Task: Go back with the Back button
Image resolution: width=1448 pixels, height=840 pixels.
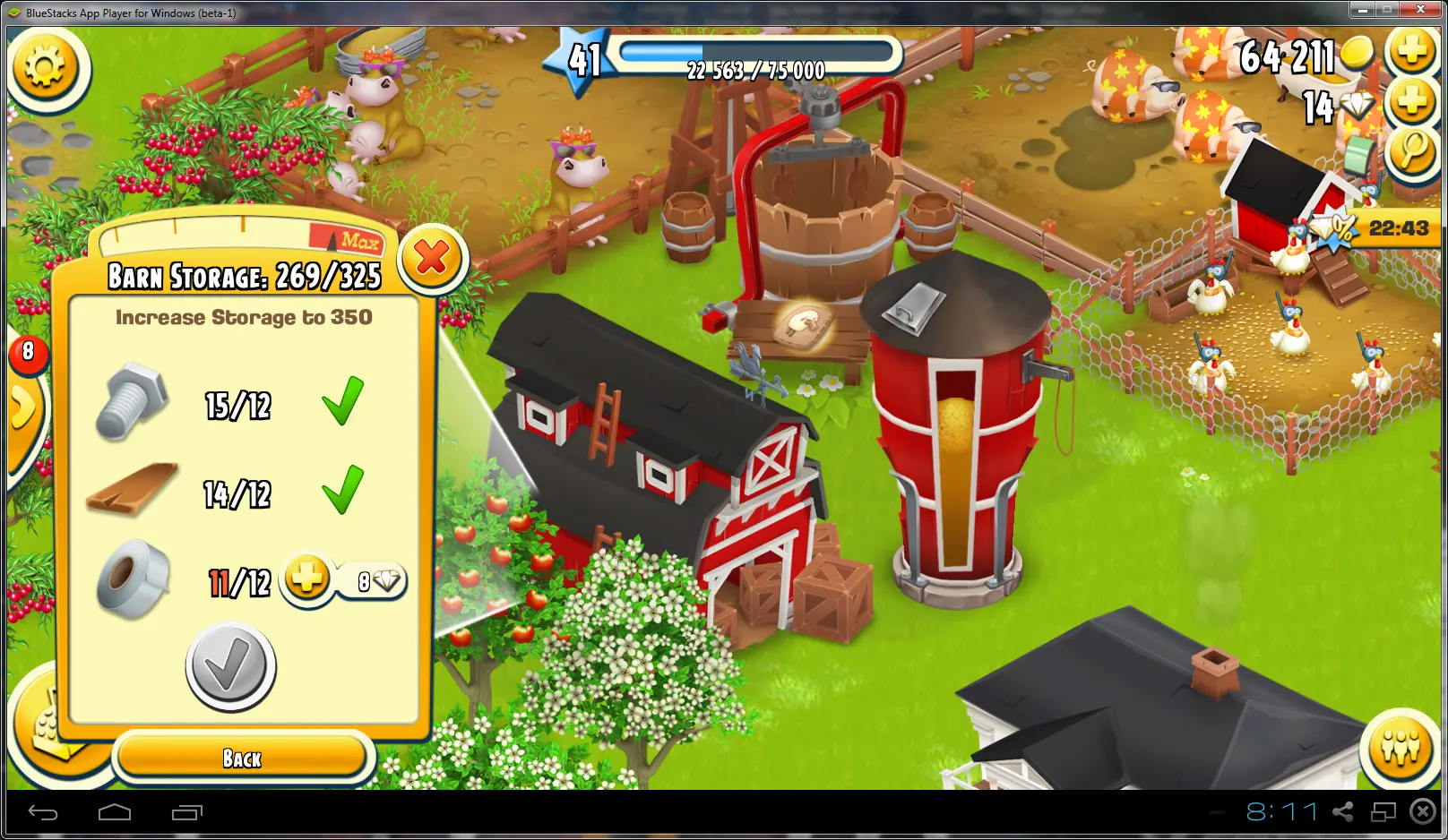Action: [242, 759]
